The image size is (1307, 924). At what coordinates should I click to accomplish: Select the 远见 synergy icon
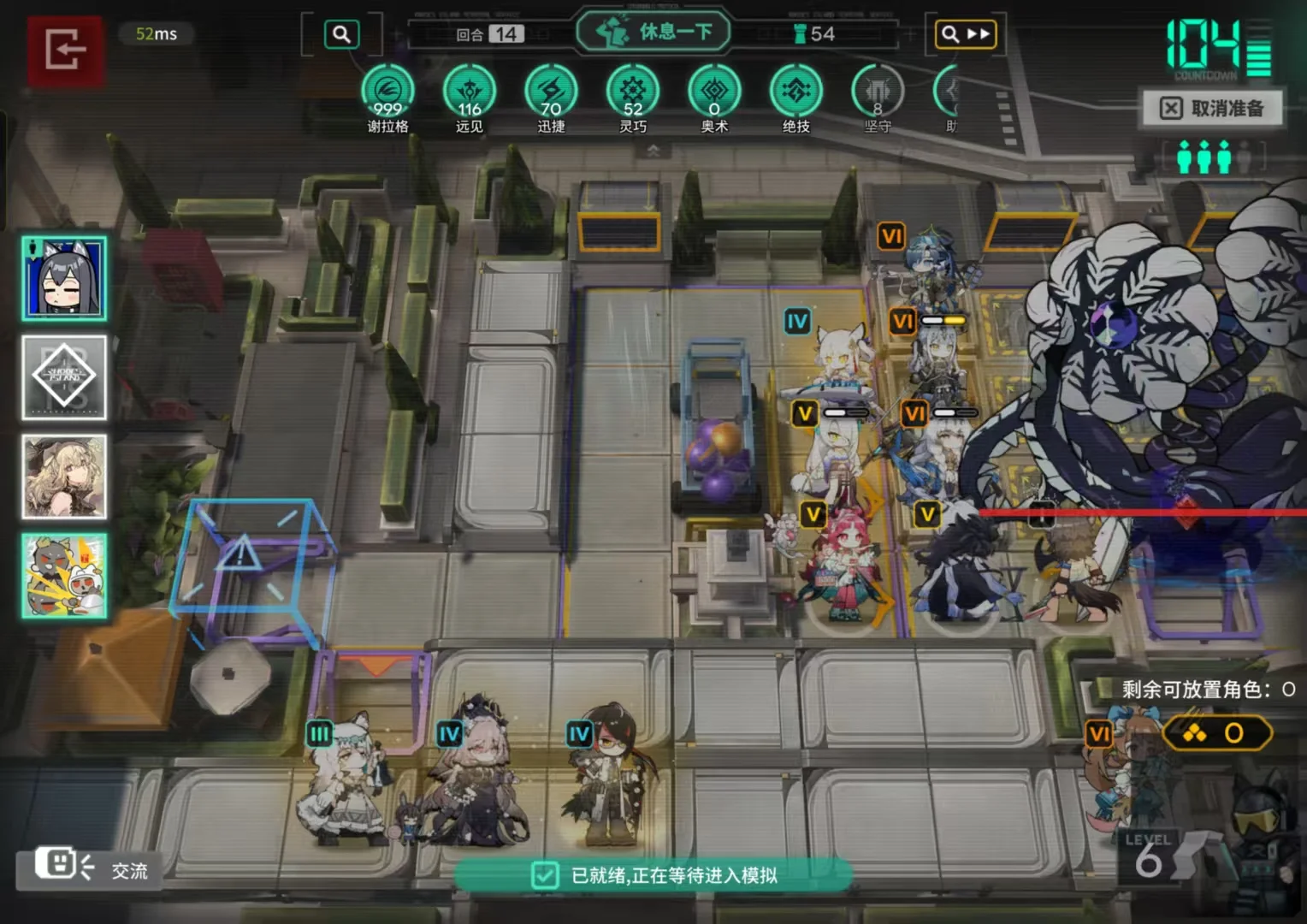pos(470,92)
